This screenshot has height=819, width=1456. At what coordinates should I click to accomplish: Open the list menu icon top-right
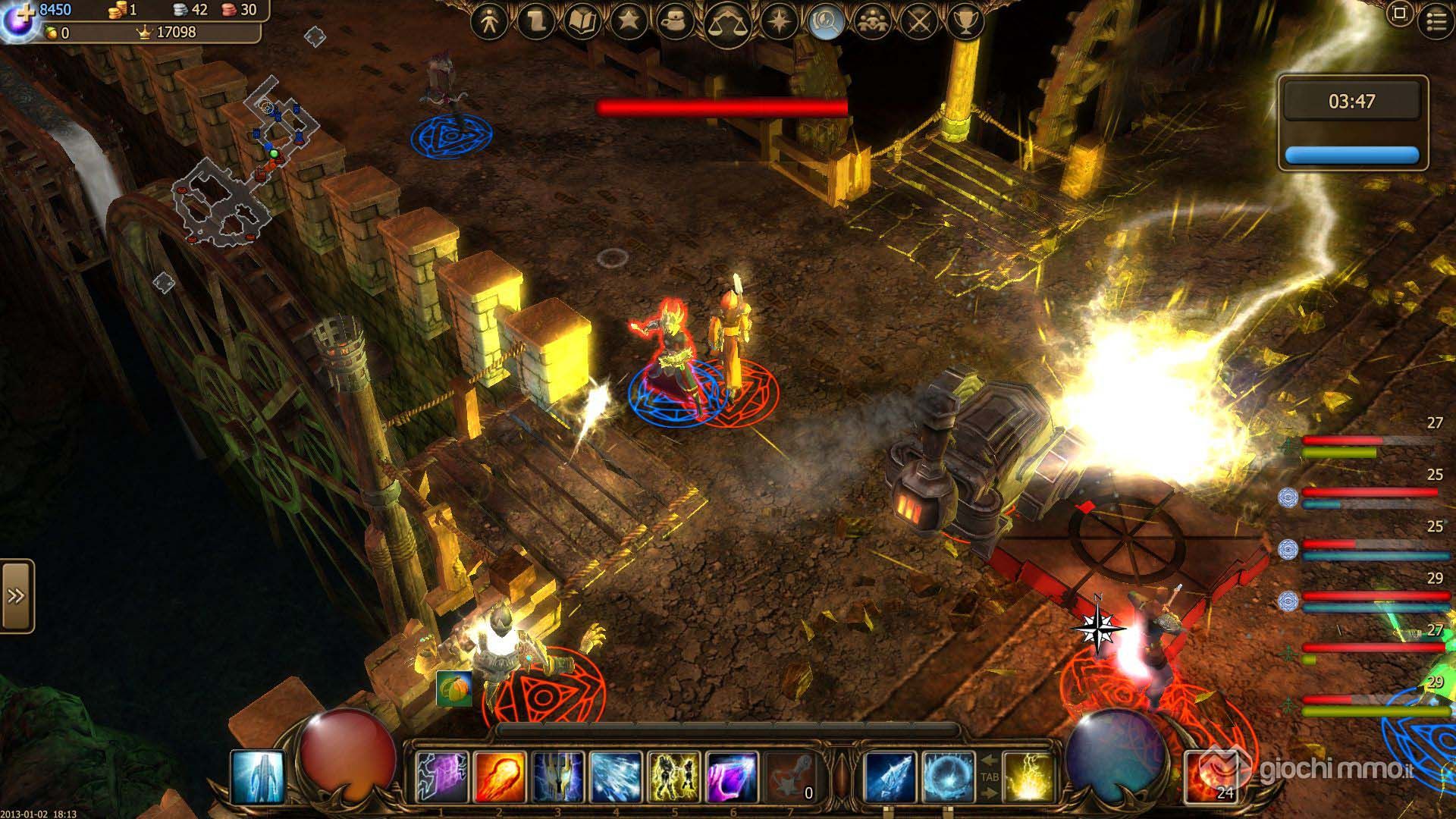[x=1436, y=21]
